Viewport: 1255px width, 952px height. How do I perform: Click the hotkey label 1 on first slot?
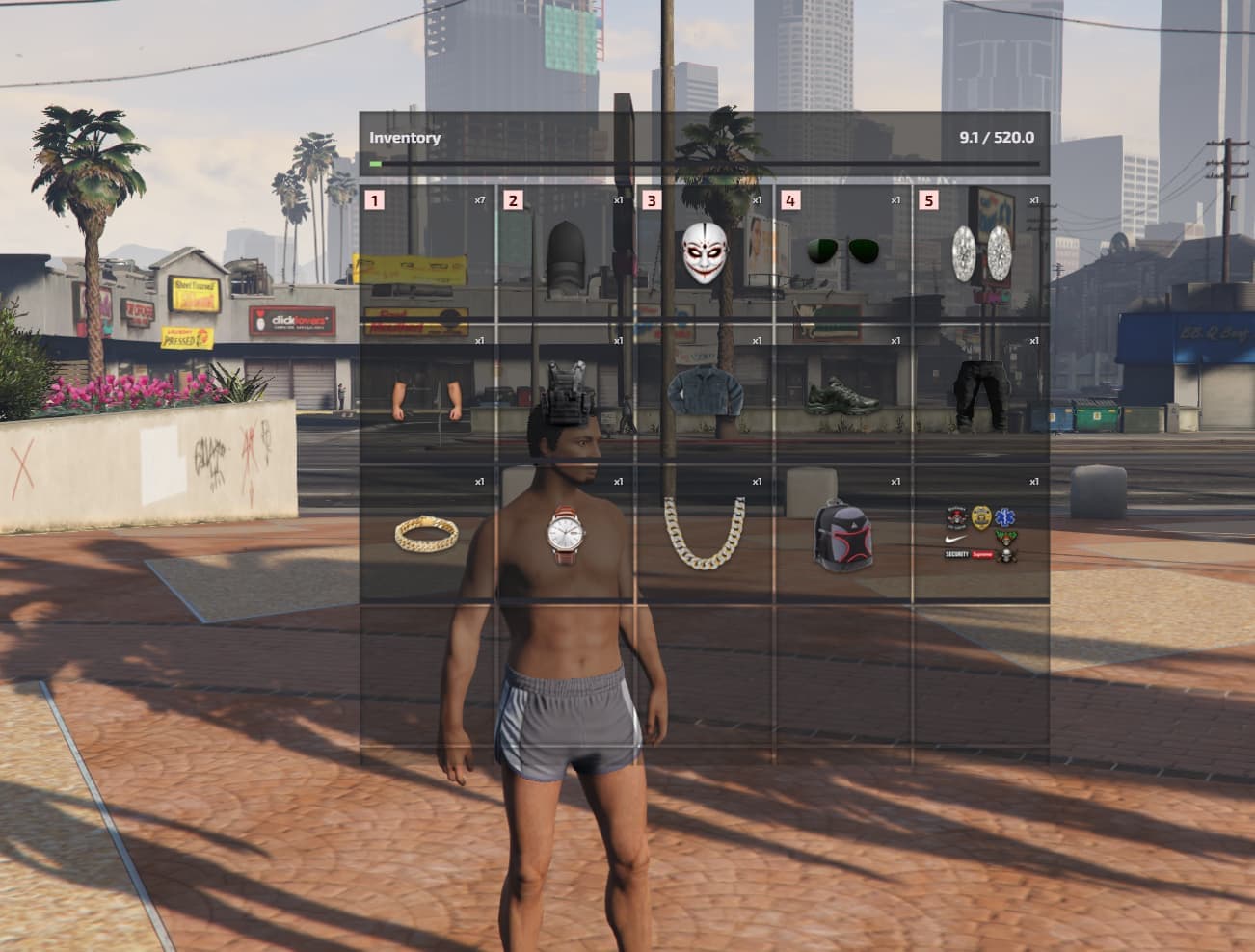(x=374, y=201)
